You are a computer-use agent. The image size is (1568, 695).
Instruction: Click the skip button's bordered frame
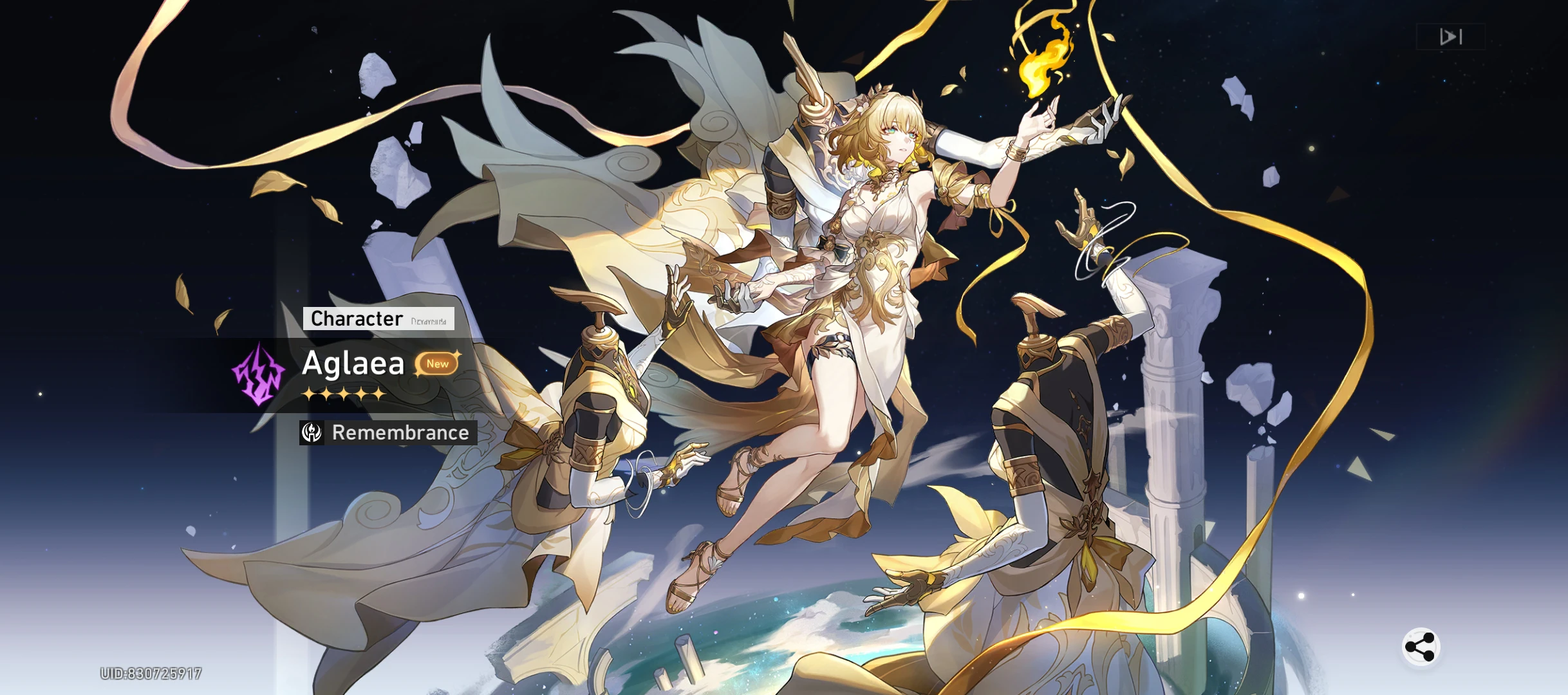[x=1450, y=37]
